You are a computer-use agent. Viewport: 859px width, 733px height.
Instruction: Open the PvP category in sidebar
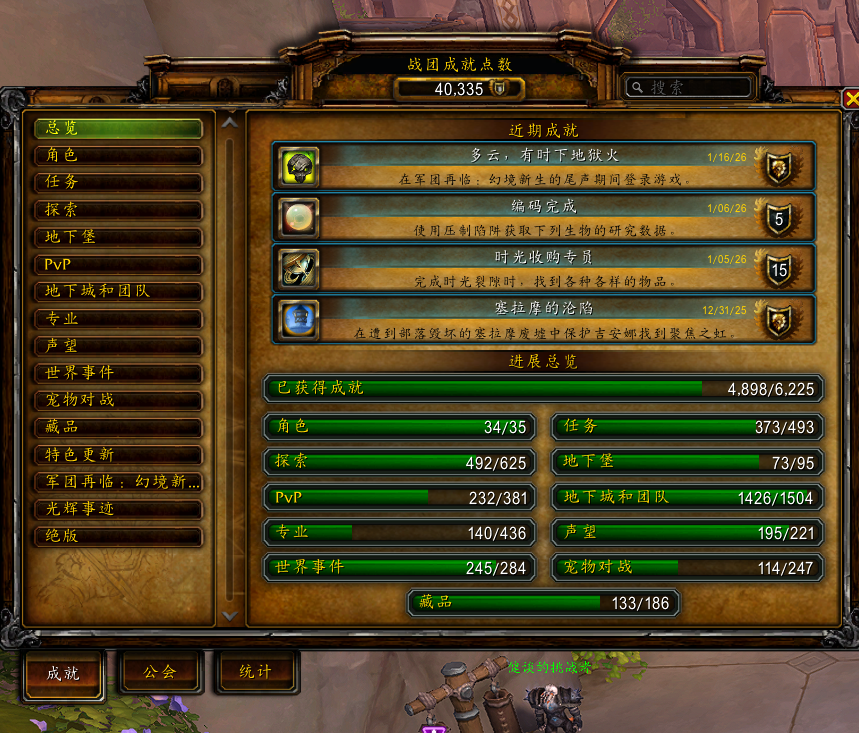pos(118,265)
